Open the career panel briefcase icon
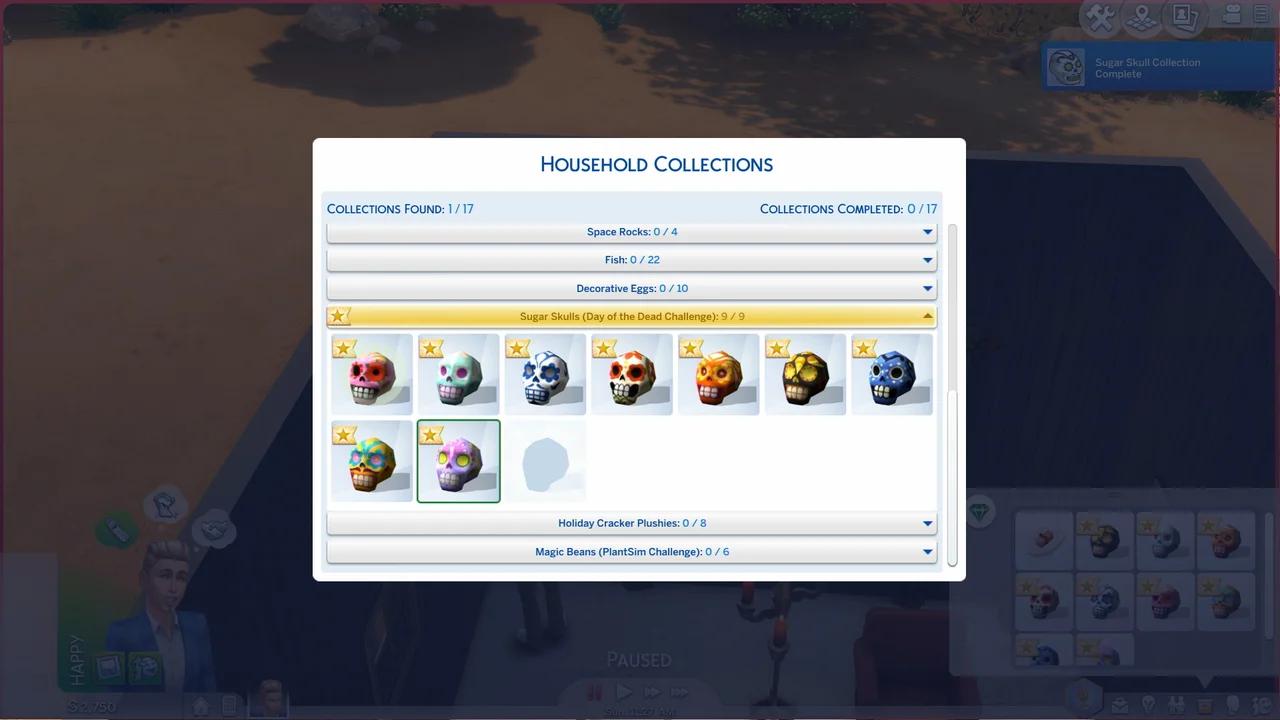This screenshot has height=720, width=1280. (1120, 704)
